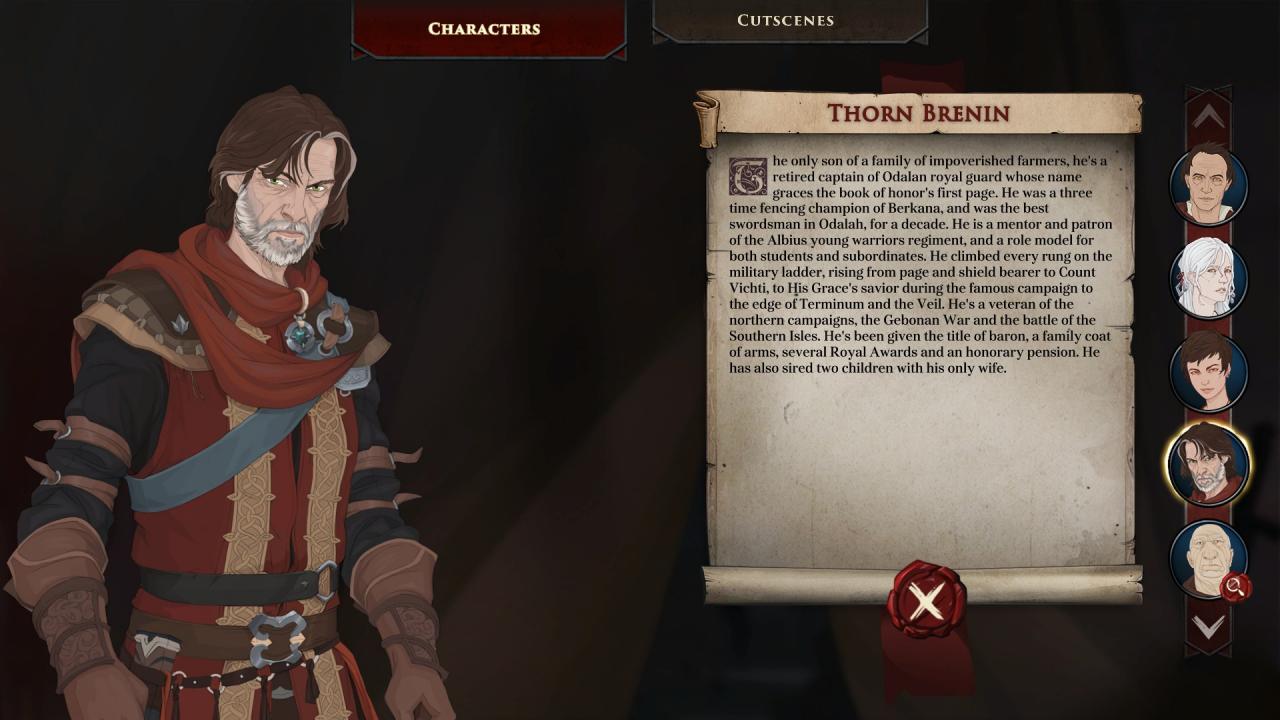Screen dimensions: 1280x720
Task: Show more characters with the down arrow
Action: (1208, 627)
